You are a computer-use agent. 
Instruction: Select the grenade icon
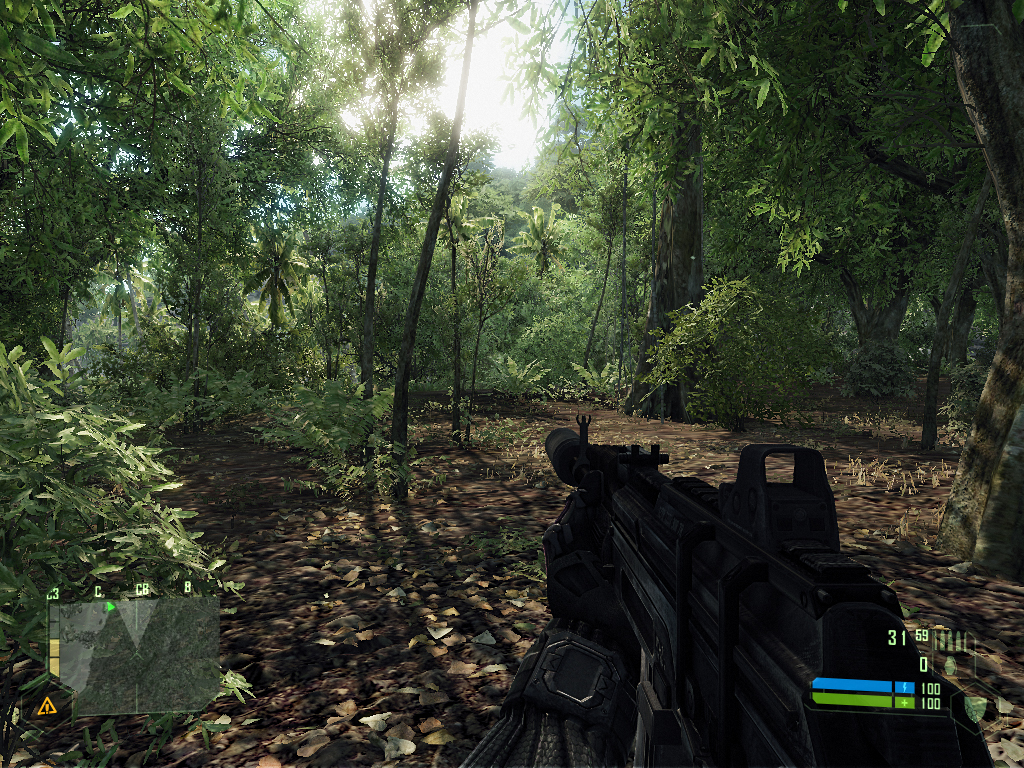949,663
